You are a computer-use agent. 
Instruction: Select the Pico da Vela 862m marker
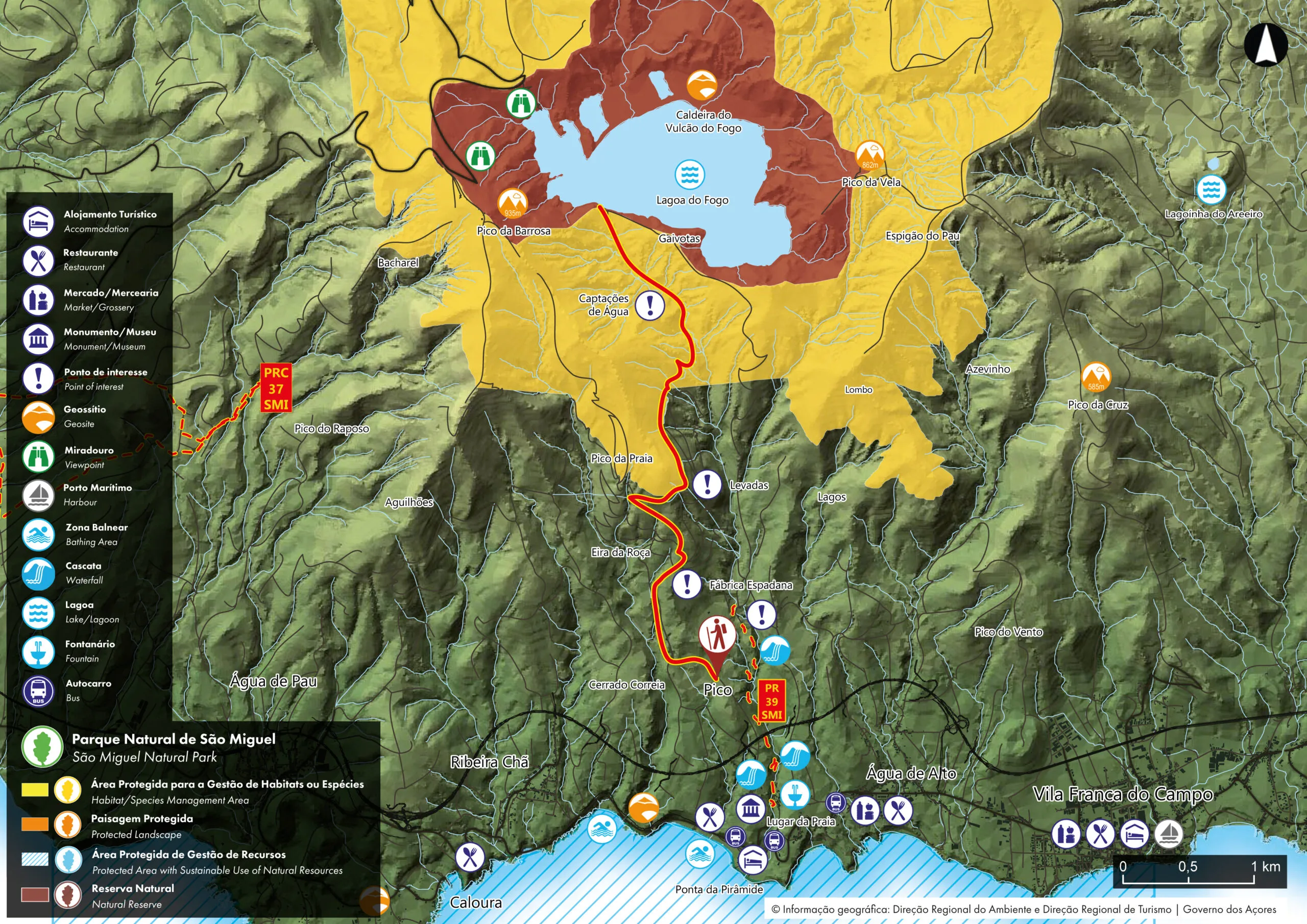click(x=869, y=155)
